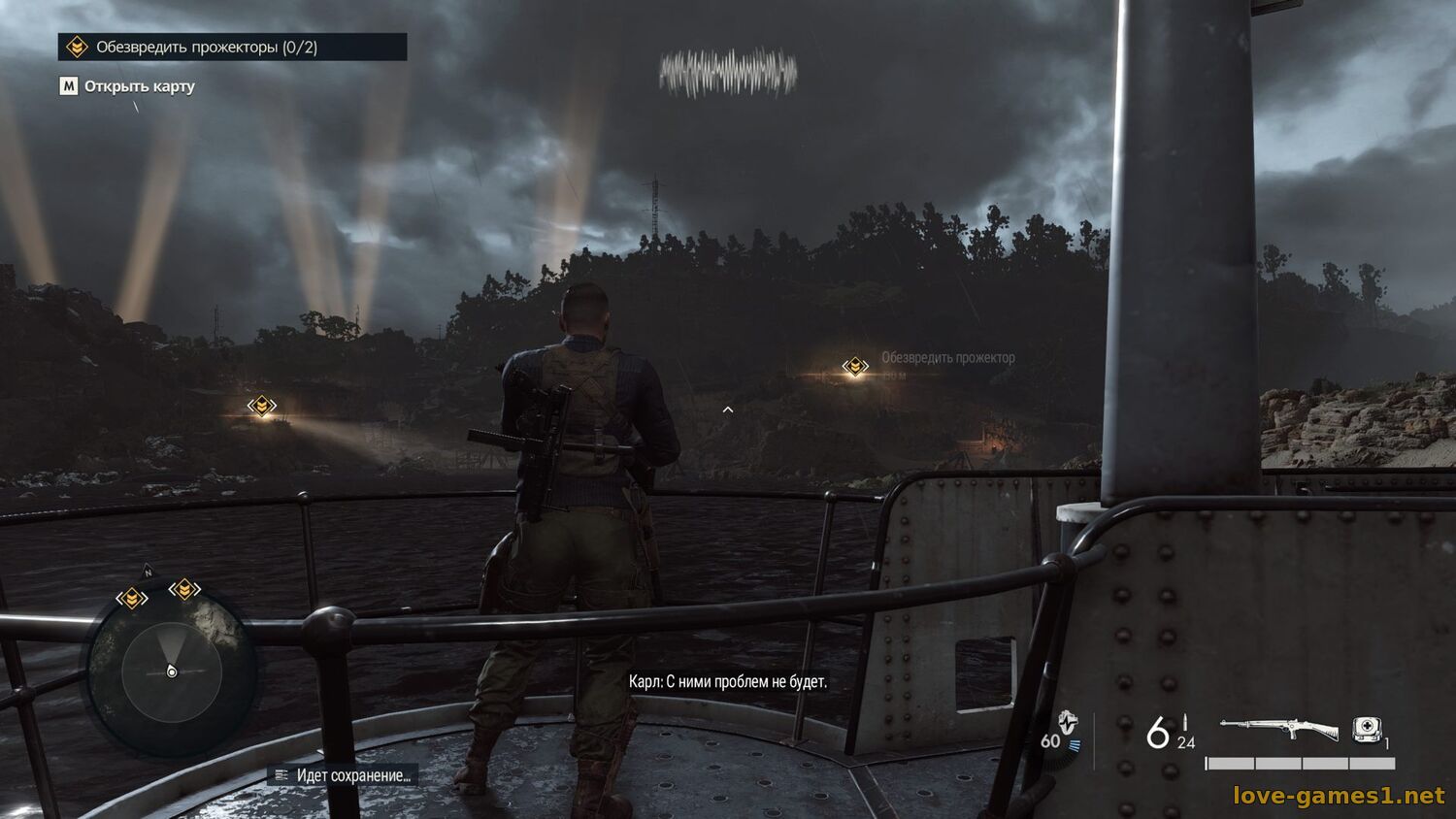Open the love-games1.net watermark link
Viewport: 1456px width, 819px height.
[1339, 796]
